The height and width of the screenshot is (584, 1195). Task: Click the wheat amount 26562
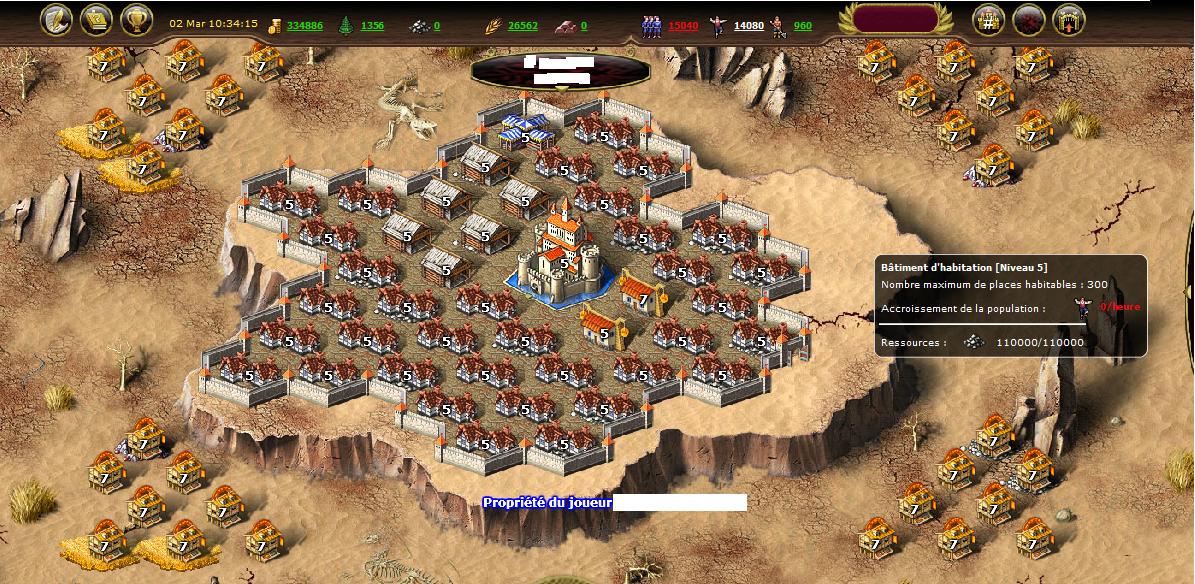(x=522, y=25)
